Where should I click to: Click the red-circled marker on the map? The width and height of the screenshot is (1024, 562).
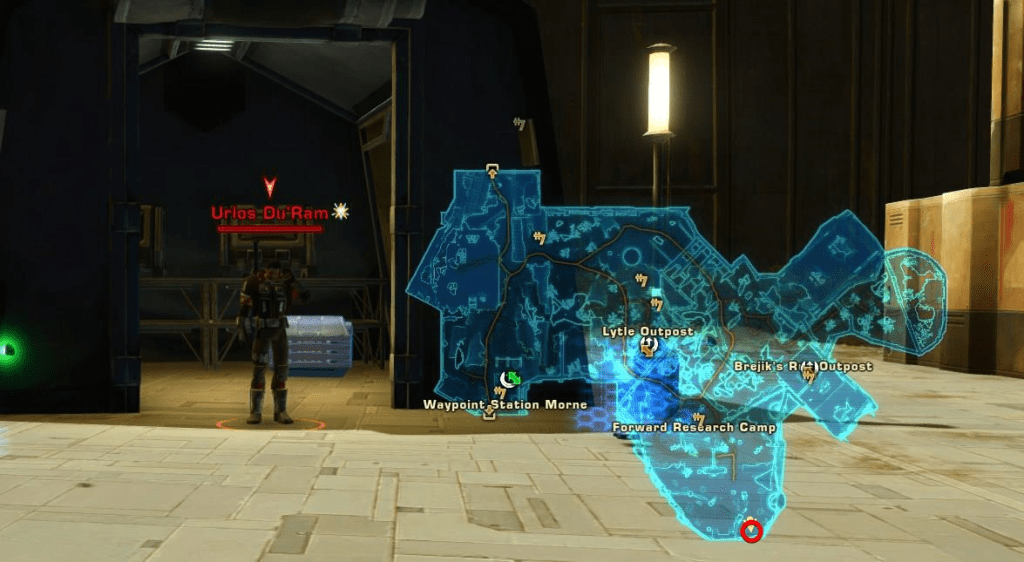[x=752, y=530]
